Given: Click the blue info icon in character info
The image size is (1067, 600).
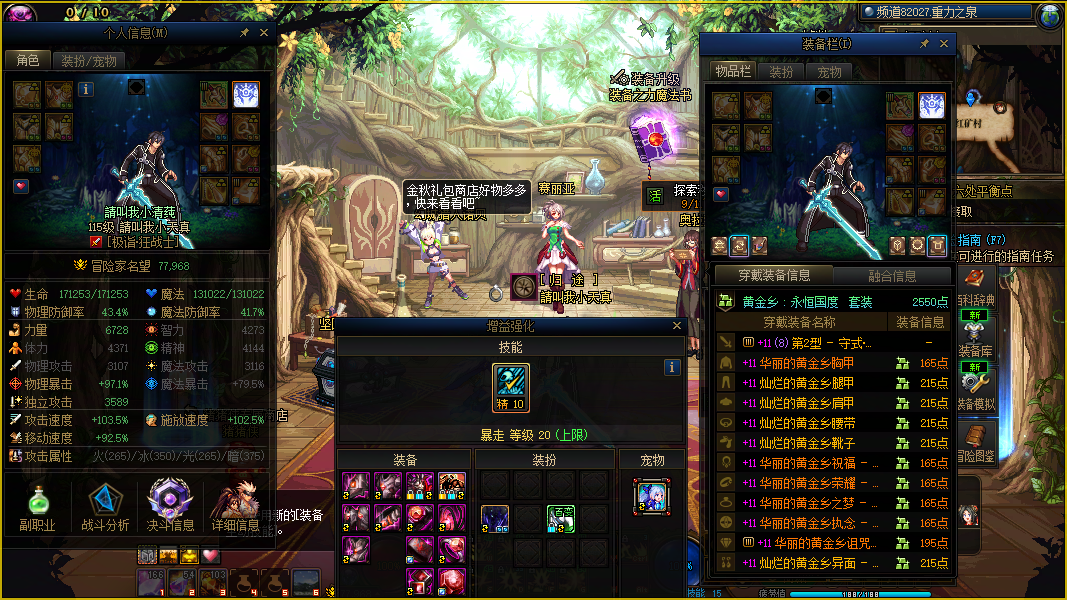Looking at the screenshot, I should (x=86, y=89).
